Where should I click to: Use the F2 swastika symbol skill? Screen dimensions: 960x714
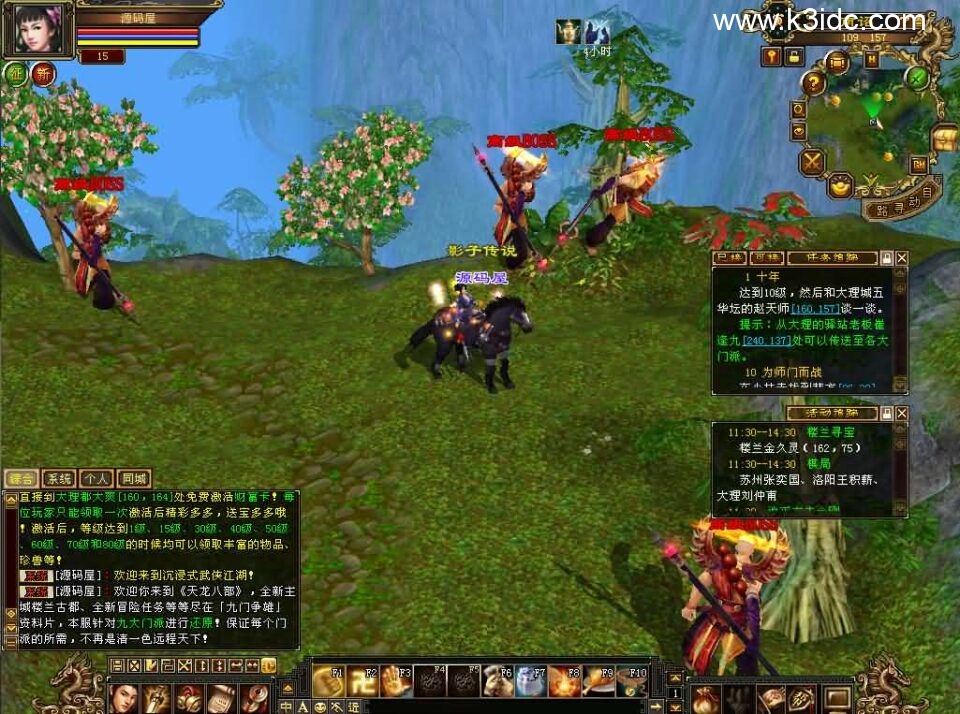tap(362, 682)
